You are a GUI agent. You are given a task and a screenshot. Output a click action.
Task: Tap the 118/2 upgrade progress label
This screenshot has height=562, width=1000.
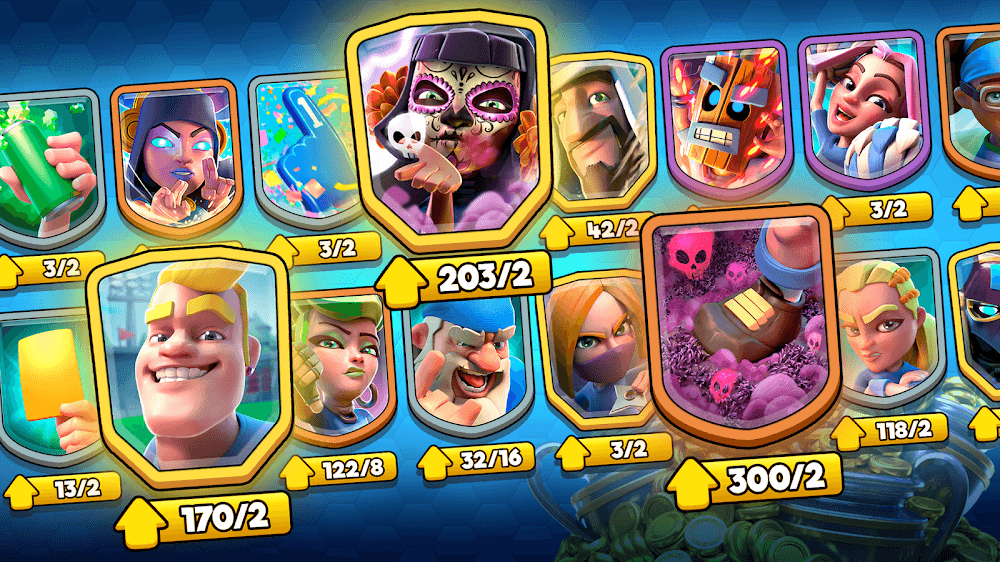pos(890,432)
